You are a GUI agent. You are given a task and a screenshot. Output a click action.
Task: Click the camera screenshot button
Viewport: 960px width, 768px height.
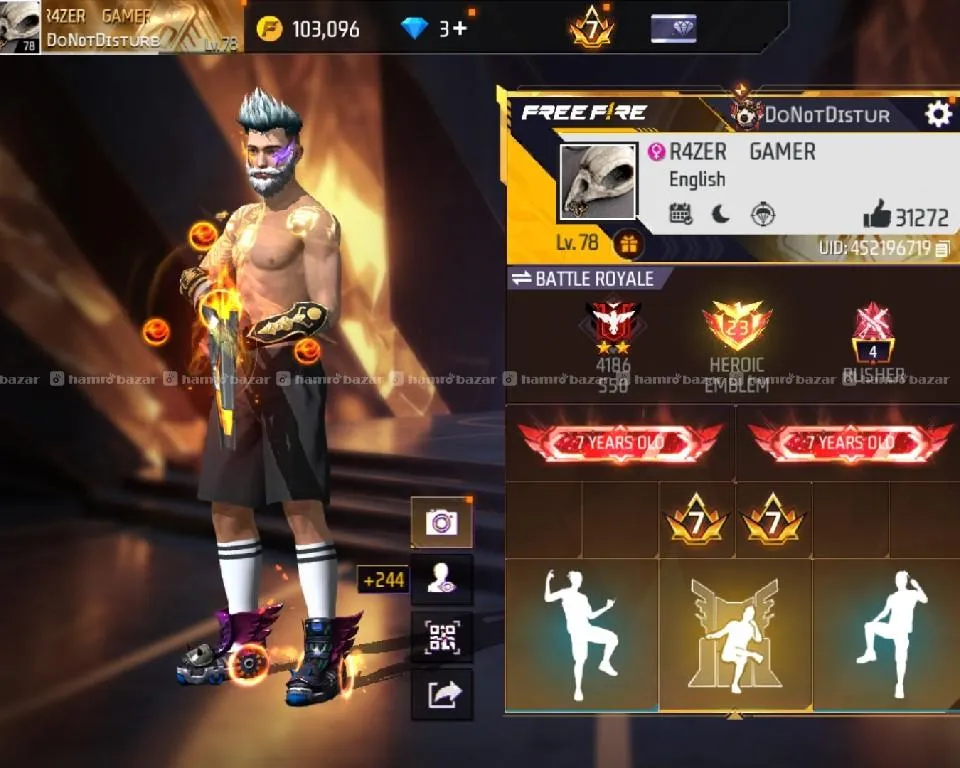tap(441, 522)
